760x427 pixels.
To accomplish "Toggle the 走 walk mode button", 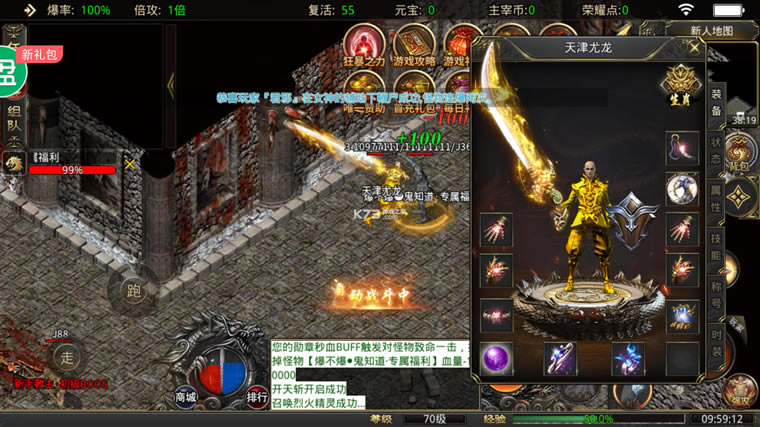I will tap(66, 355).
